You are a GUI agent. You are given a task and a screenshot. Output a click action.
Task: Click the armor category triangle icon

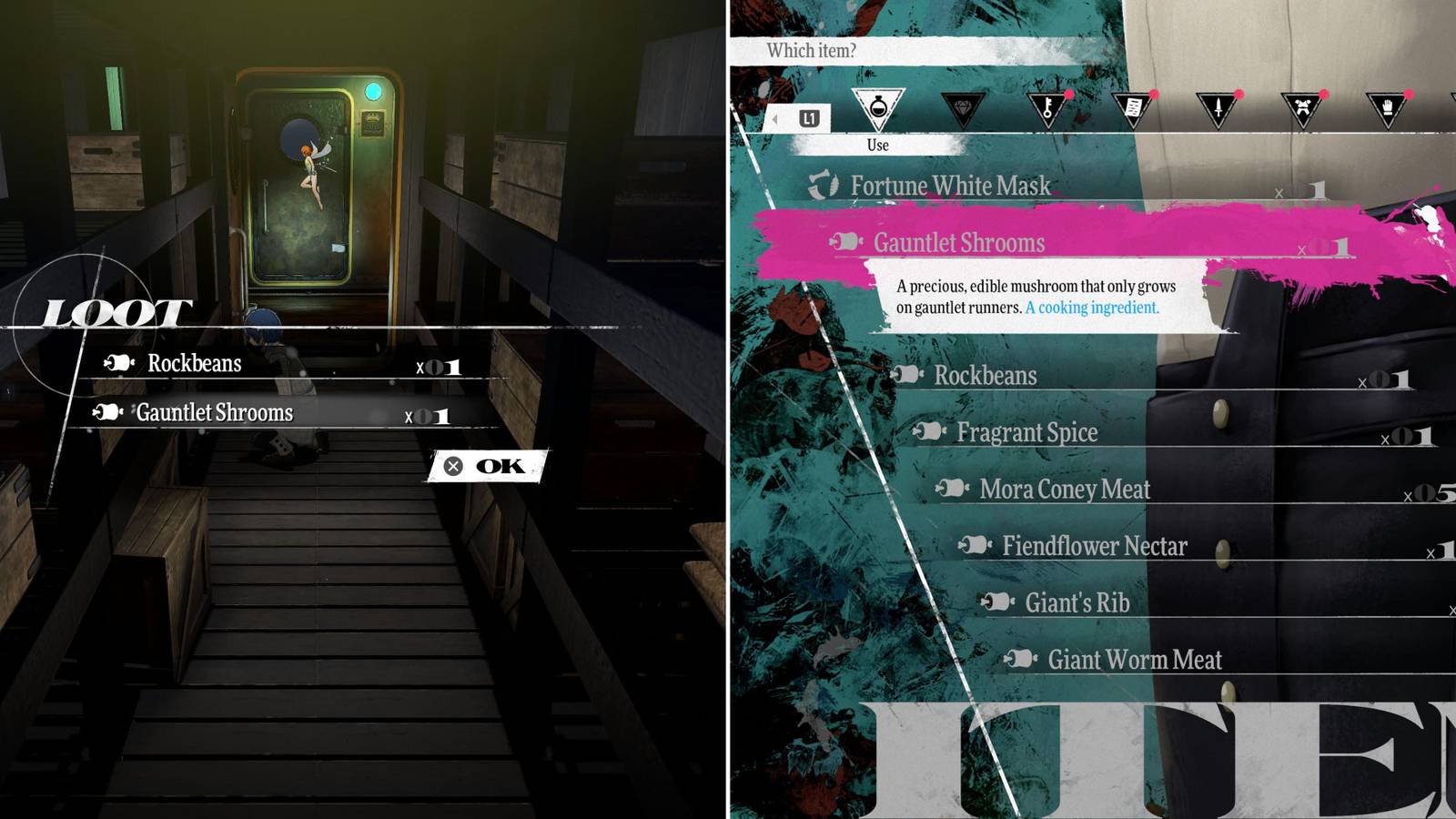point(1302,109)
